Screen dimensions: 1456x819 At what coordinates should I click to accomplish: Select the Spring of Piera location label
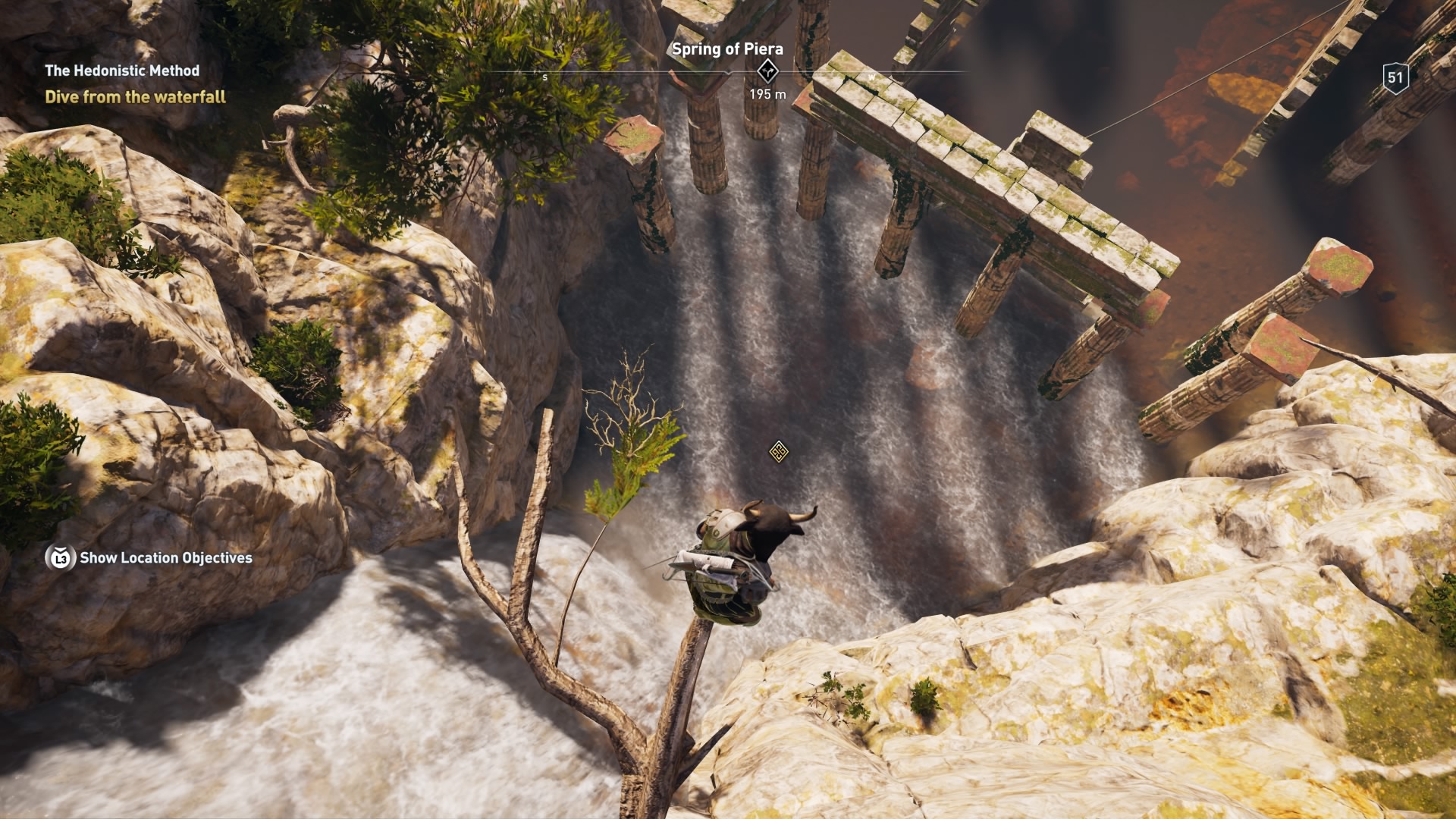(x=727, y=49)
